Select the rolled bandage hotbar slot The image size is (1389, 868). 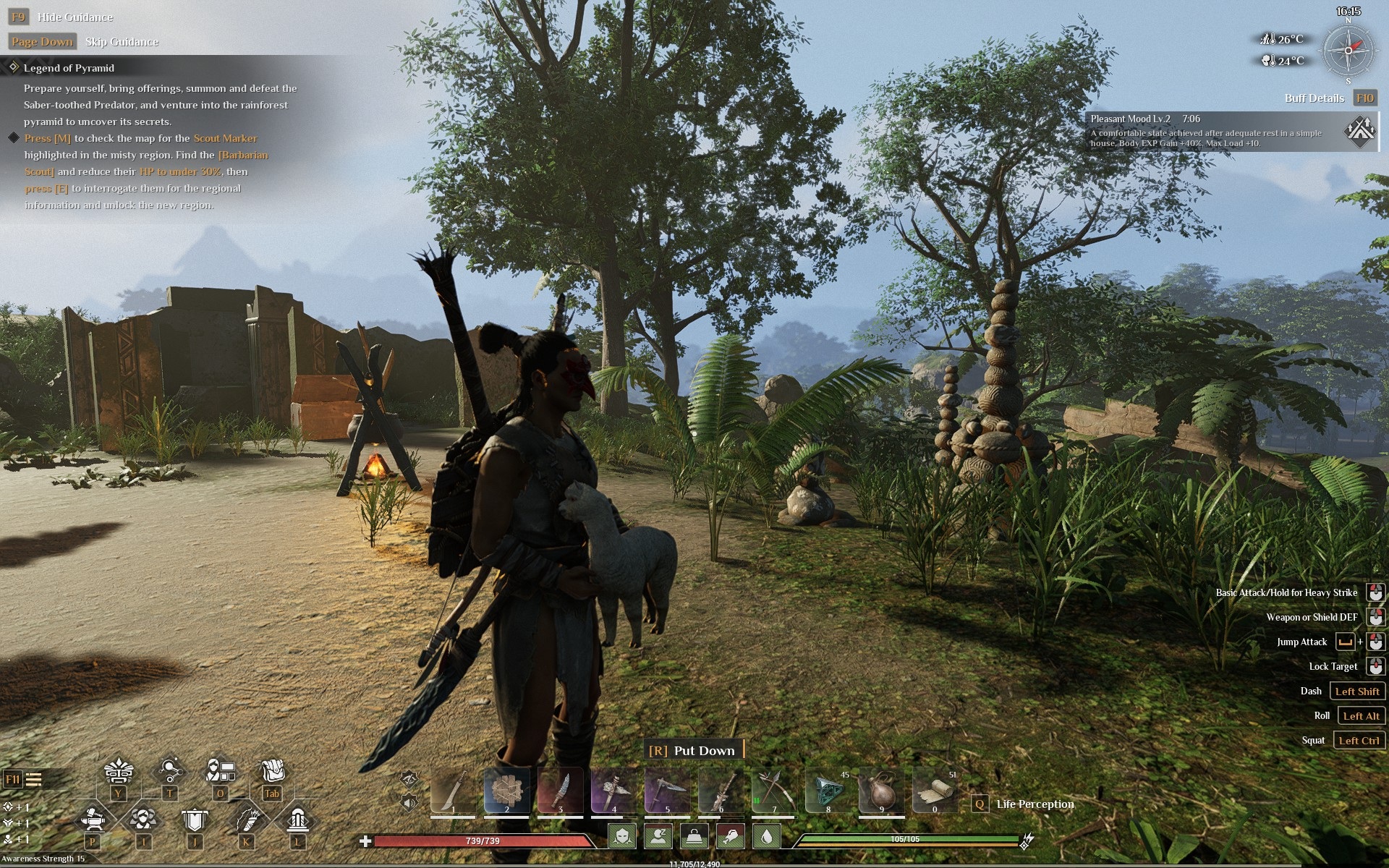click(935, 791)
